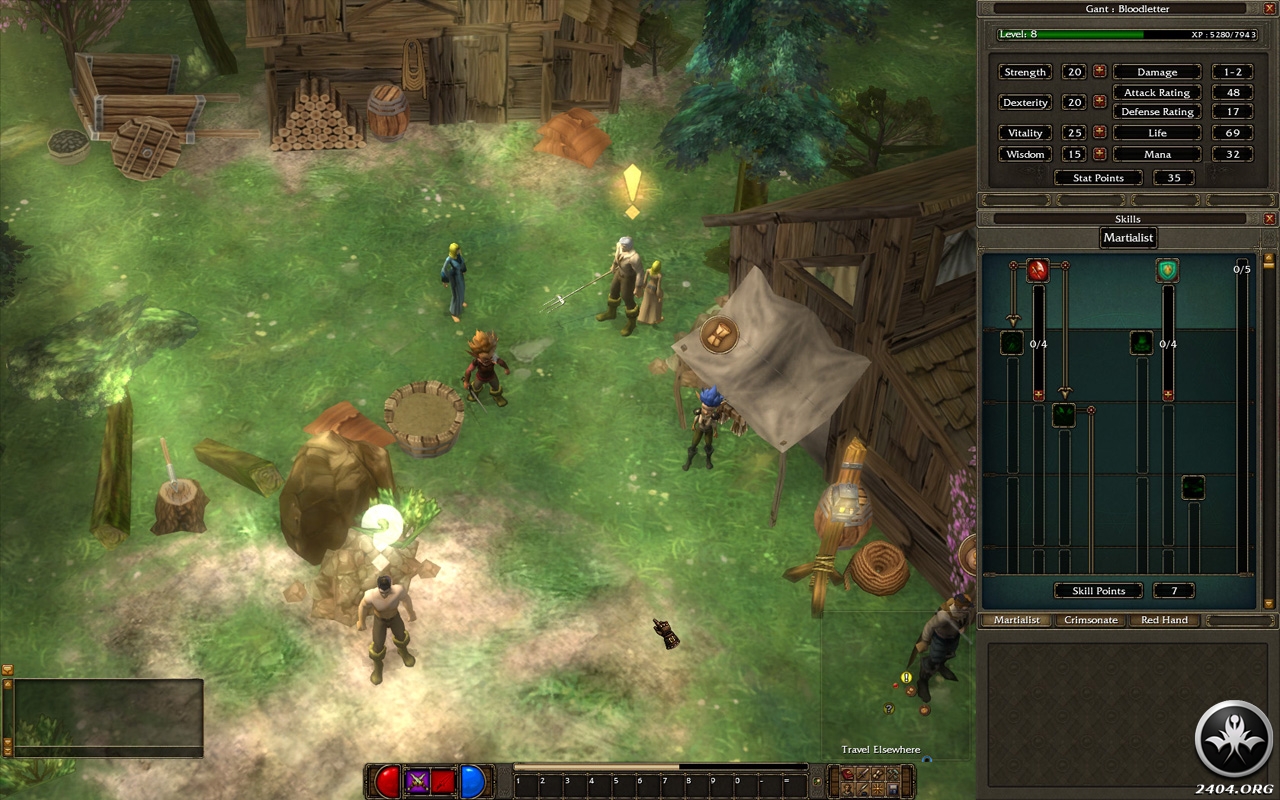Add a point to Strength
The image size is (1280, 800).
tap(1099, 72)
